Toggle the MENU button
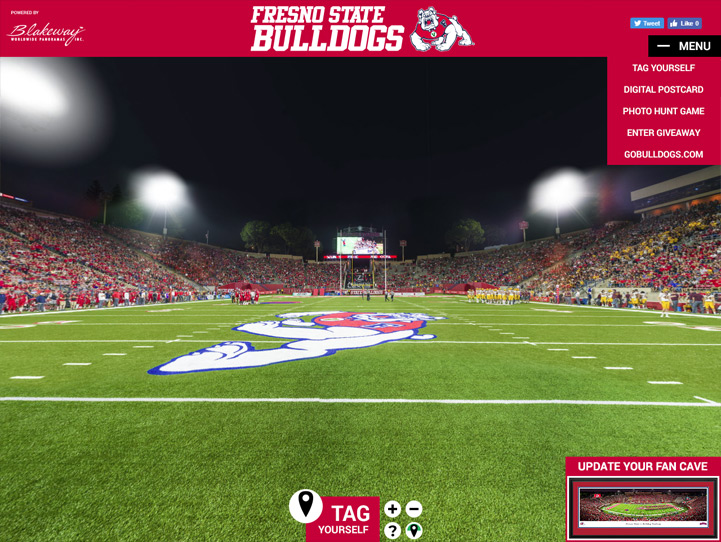 click(684, 46)
